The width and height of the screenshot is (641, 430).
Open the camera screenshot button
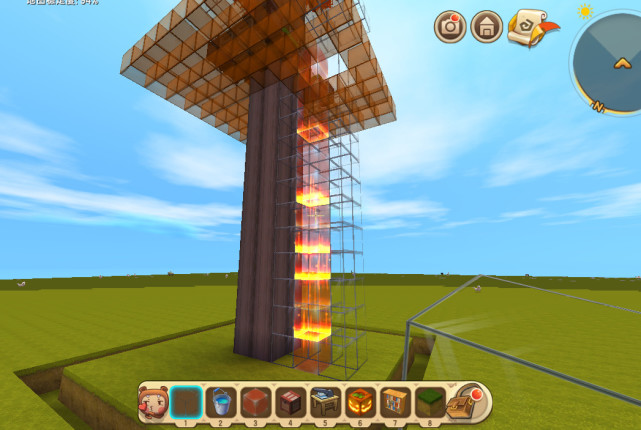[x=450, y=27]
